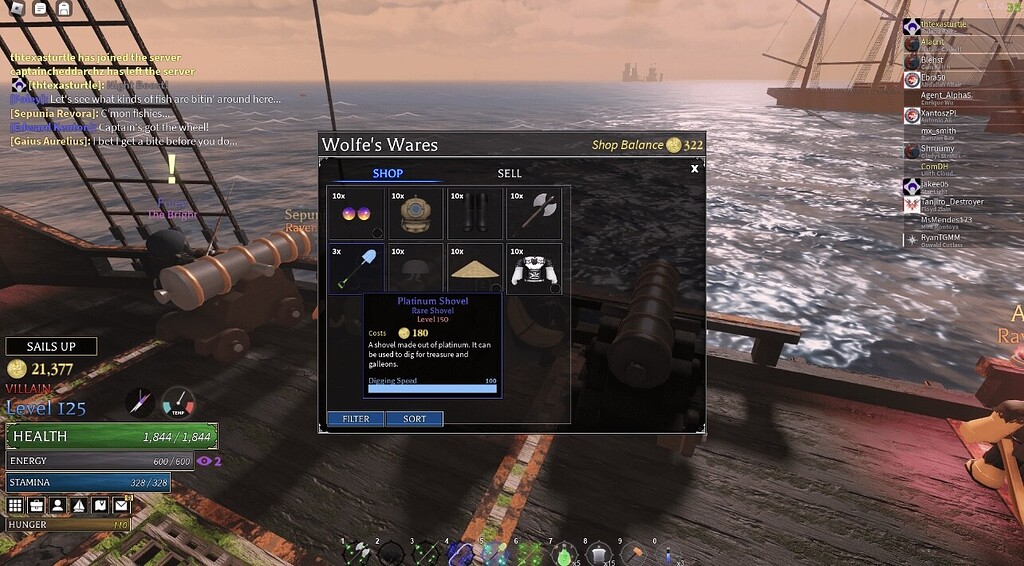This screenshot has width=1024, height=566.
Task: Open the grid menu icon
Action: click(x=15, y=506)
